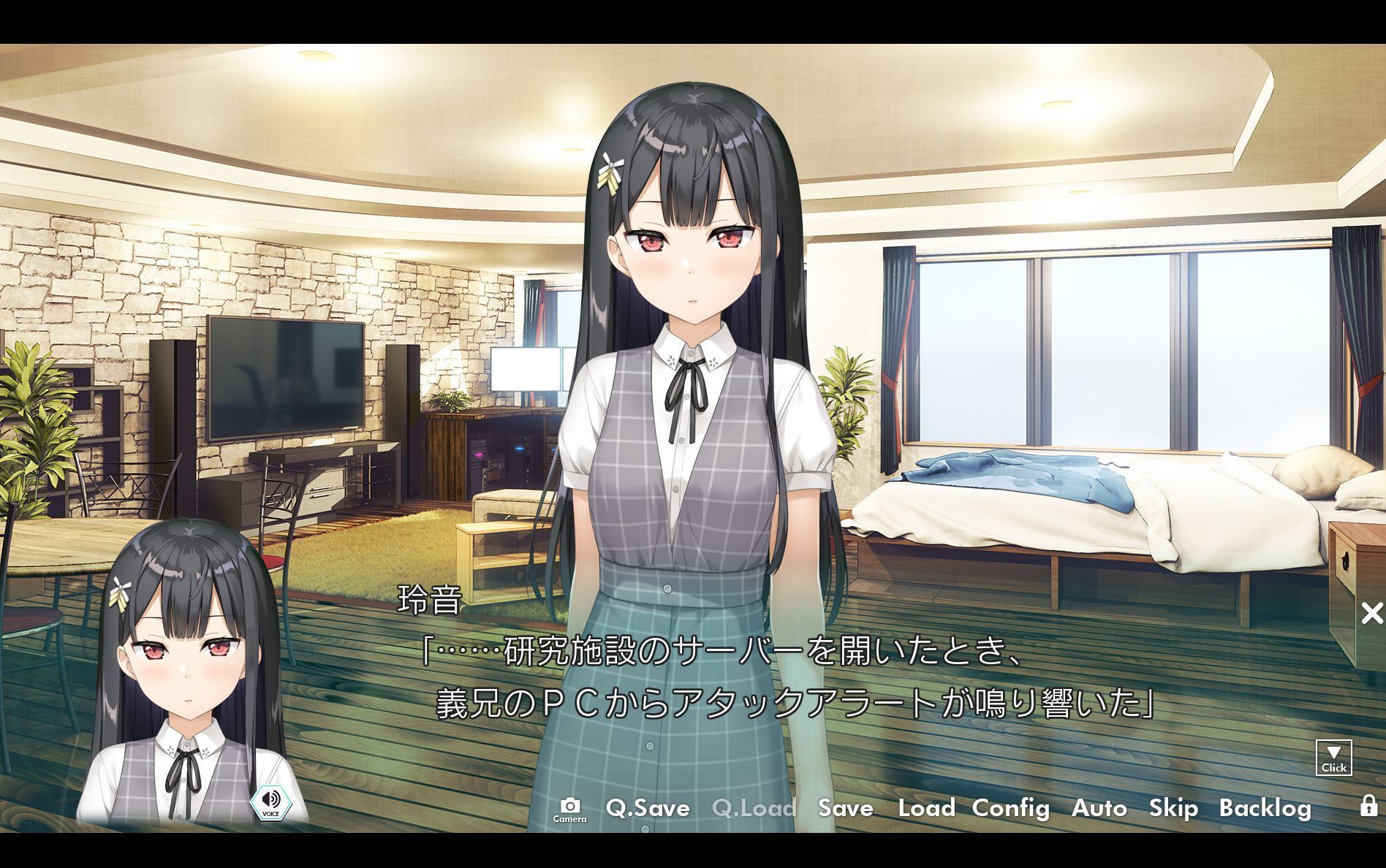Take a screenshot with the Camera icon
Screen dimensions: 1386x868
click(x=569, y=808)
